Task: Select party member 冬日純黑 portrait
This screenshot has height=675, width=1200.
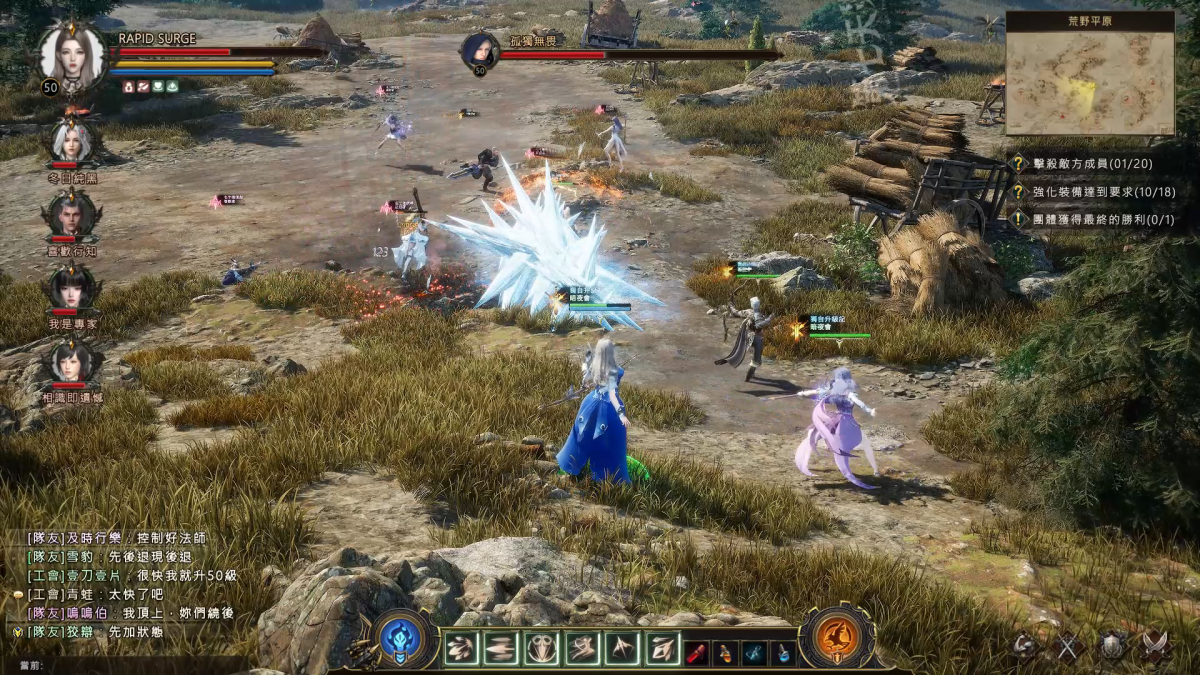Action: (71, 142)
